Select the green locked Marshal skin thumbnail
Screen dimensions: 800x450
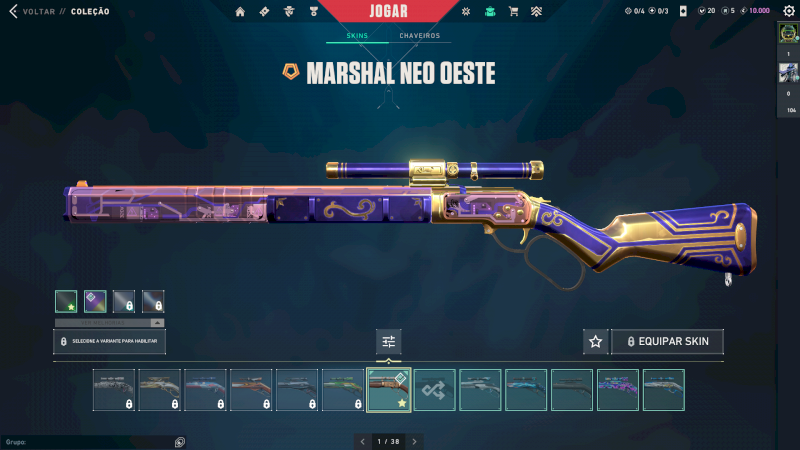(343, 390)
